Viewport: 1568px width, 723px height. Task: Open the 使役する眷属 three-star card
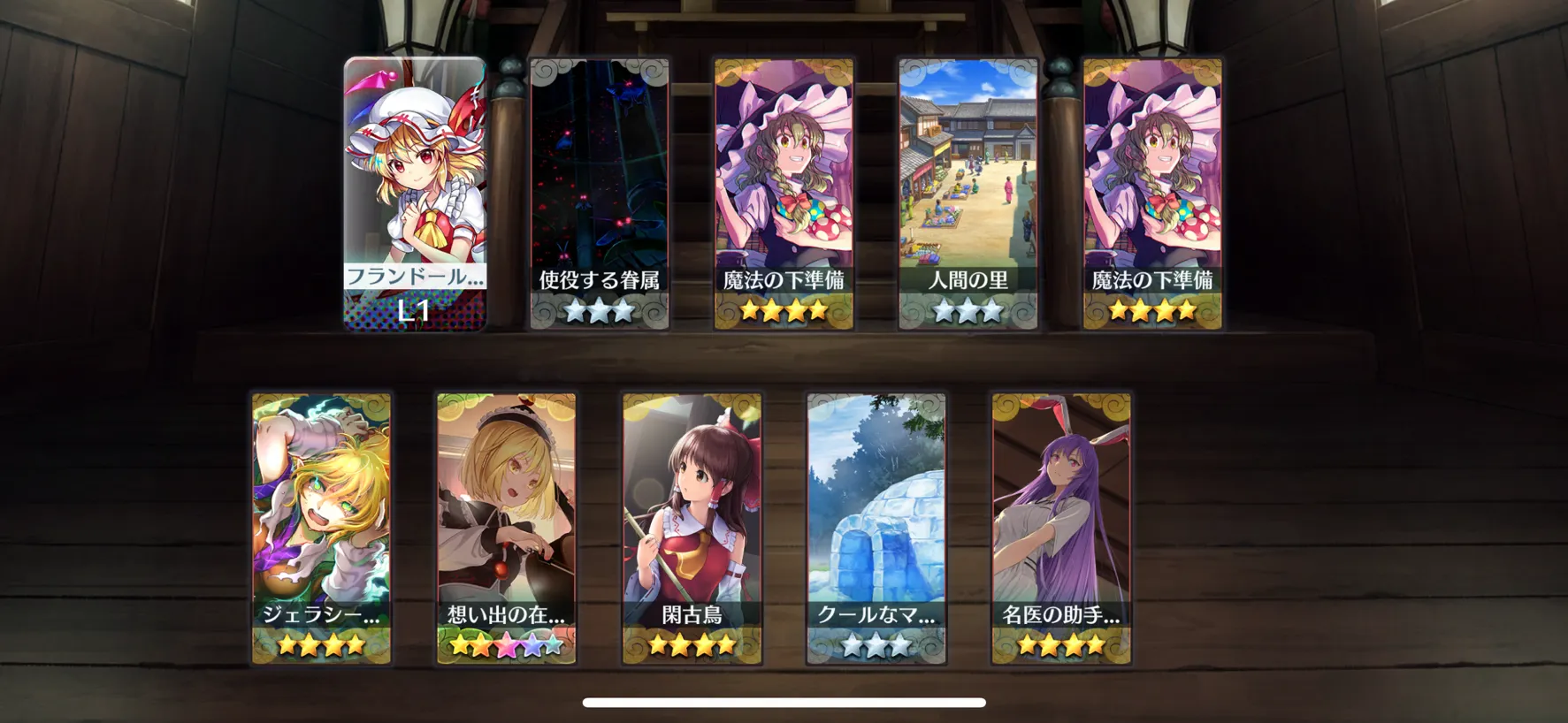[599, 194]
